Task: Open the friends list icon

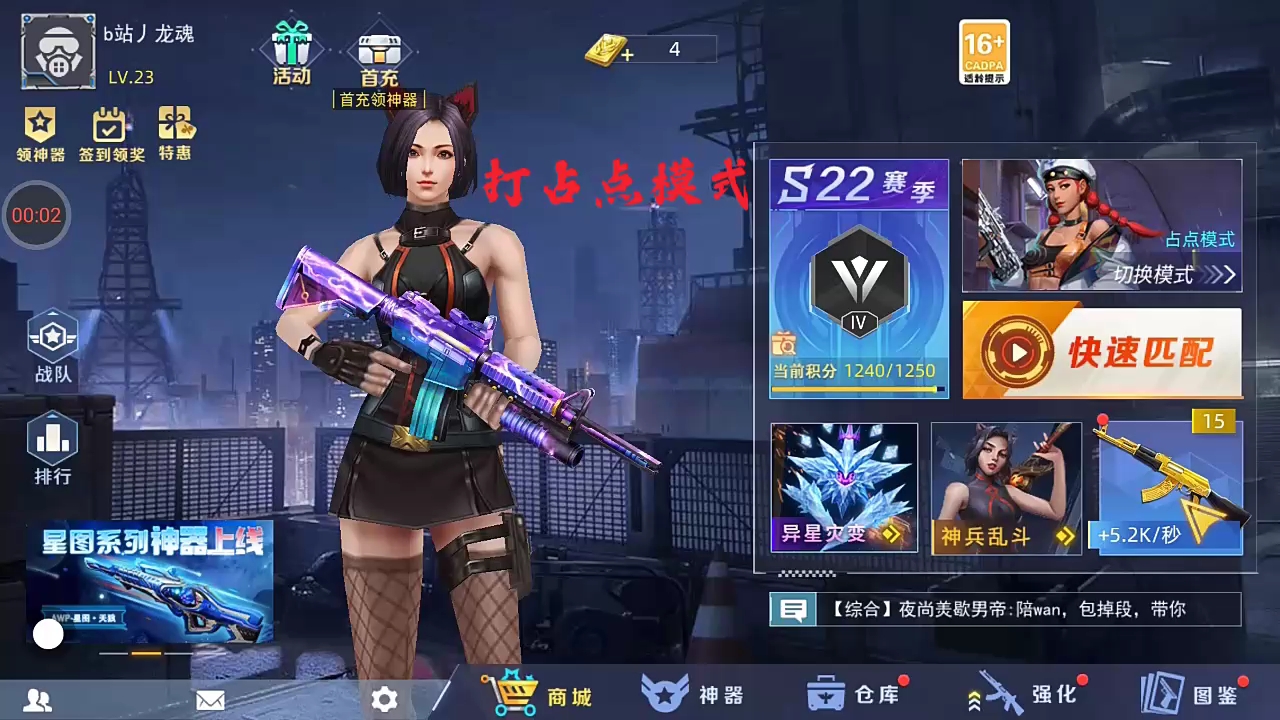Action: [x=35, y=700]
